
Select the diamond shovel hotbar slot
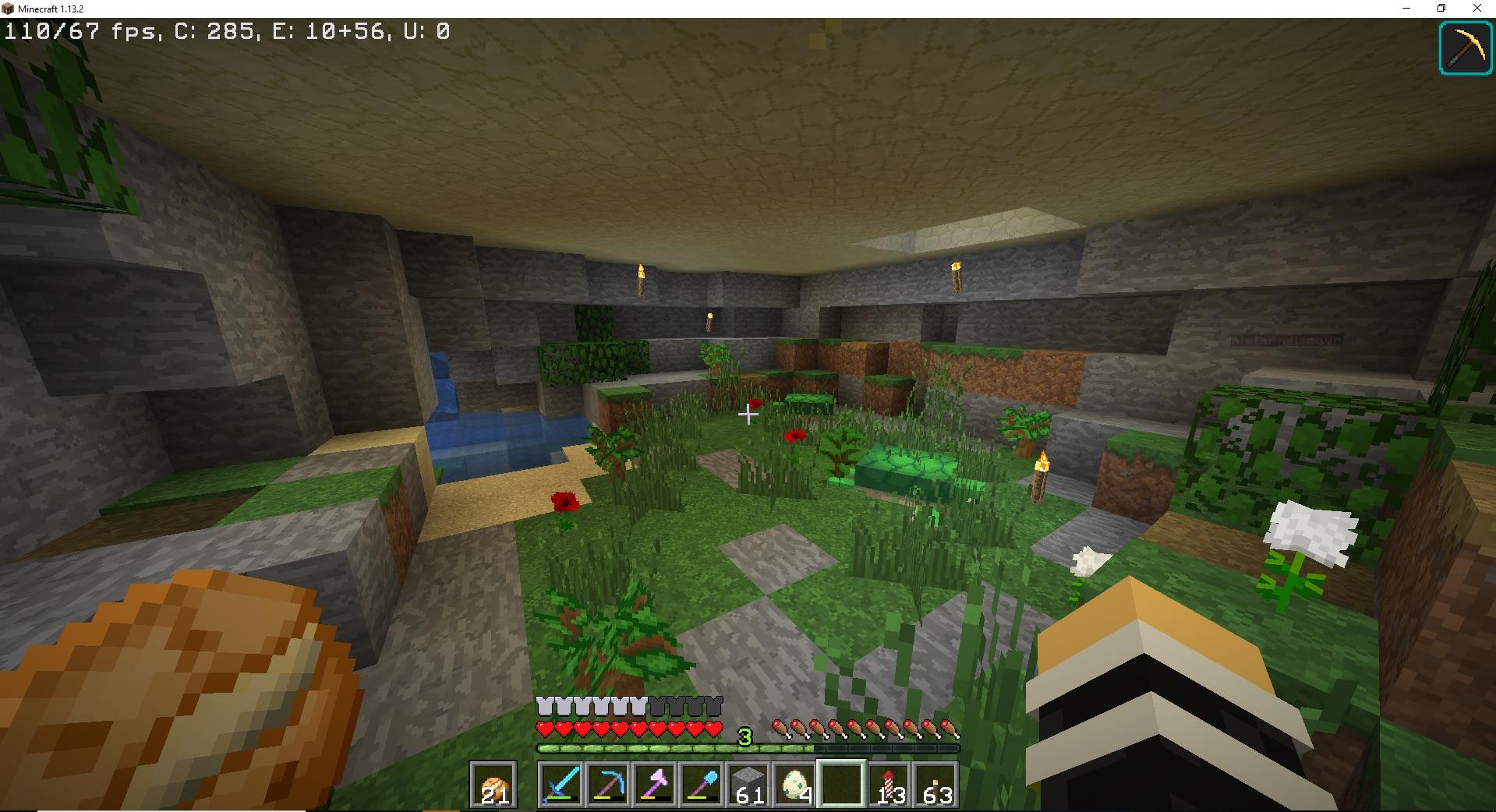(702, 786)
